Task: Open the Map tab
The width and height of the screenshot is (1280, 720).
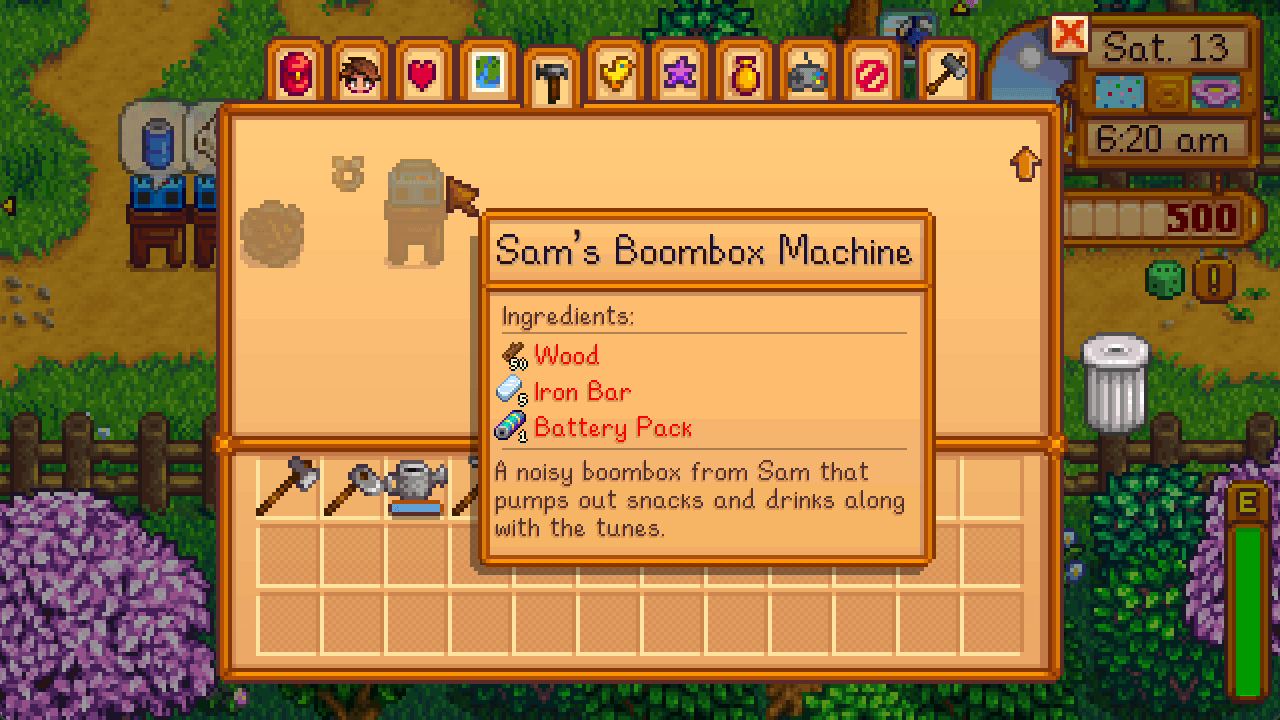Action: (488, 72)
